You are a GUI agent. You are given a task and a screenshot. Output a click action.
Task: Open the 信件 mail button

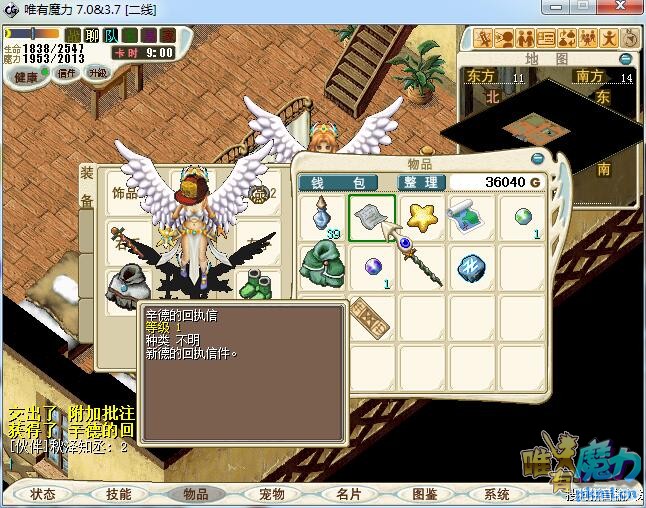66,73
